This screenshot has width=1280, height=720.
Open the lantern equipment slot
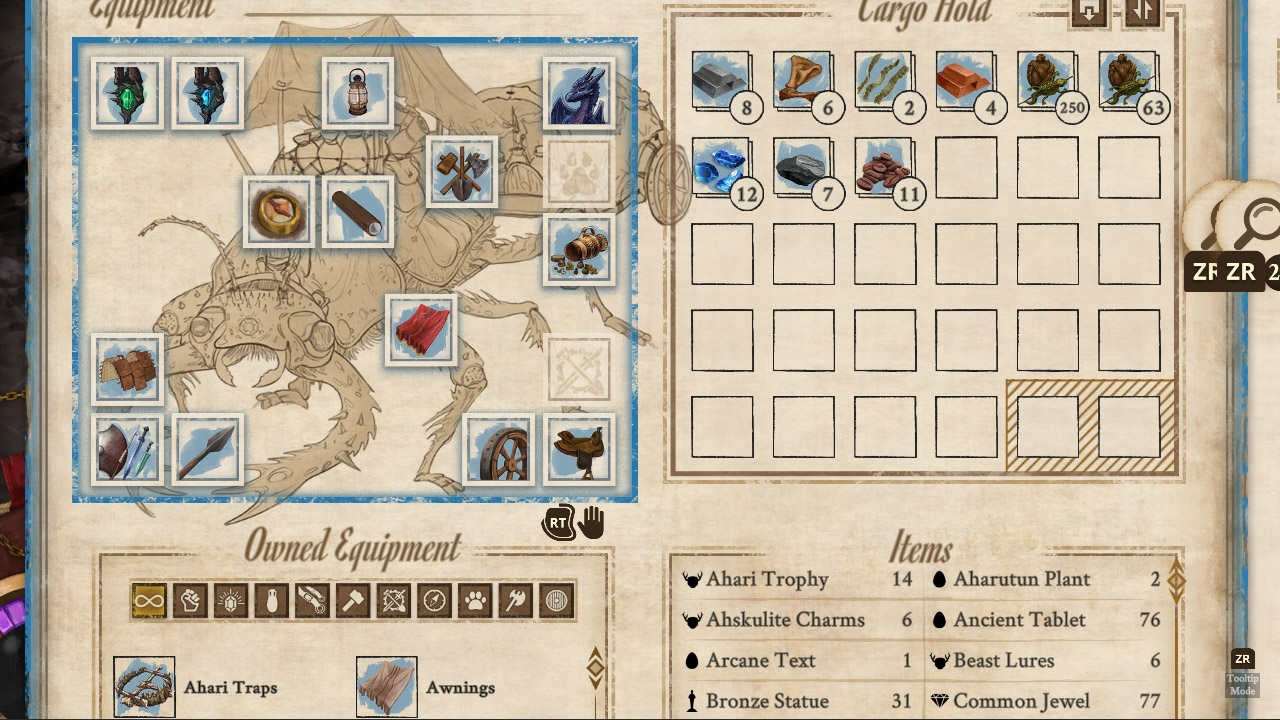357,92
